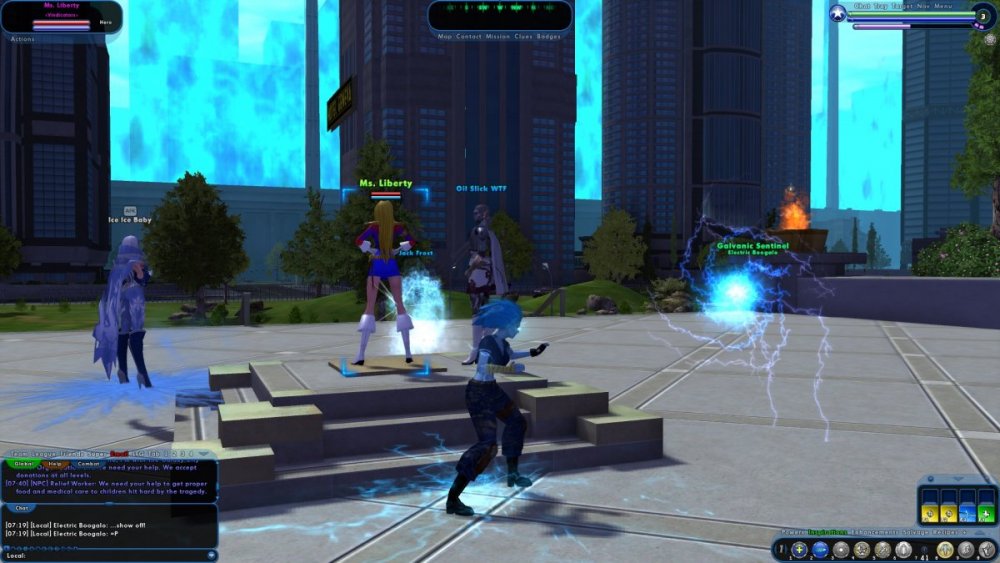Use the green inspiration in the tray

click(x=987, y=512)
